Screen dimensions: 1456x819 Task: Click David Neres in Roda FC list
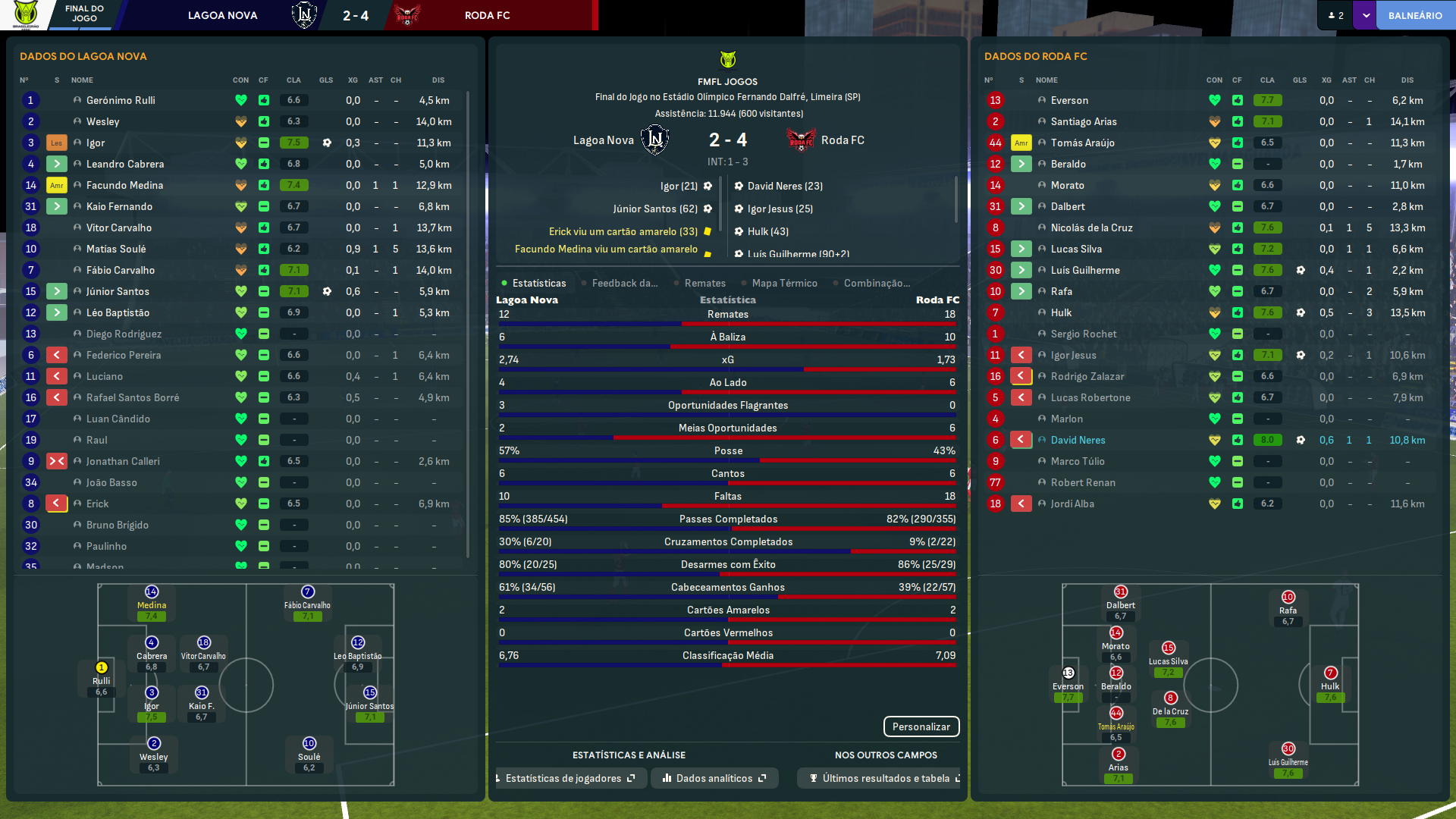(1078, 440)
